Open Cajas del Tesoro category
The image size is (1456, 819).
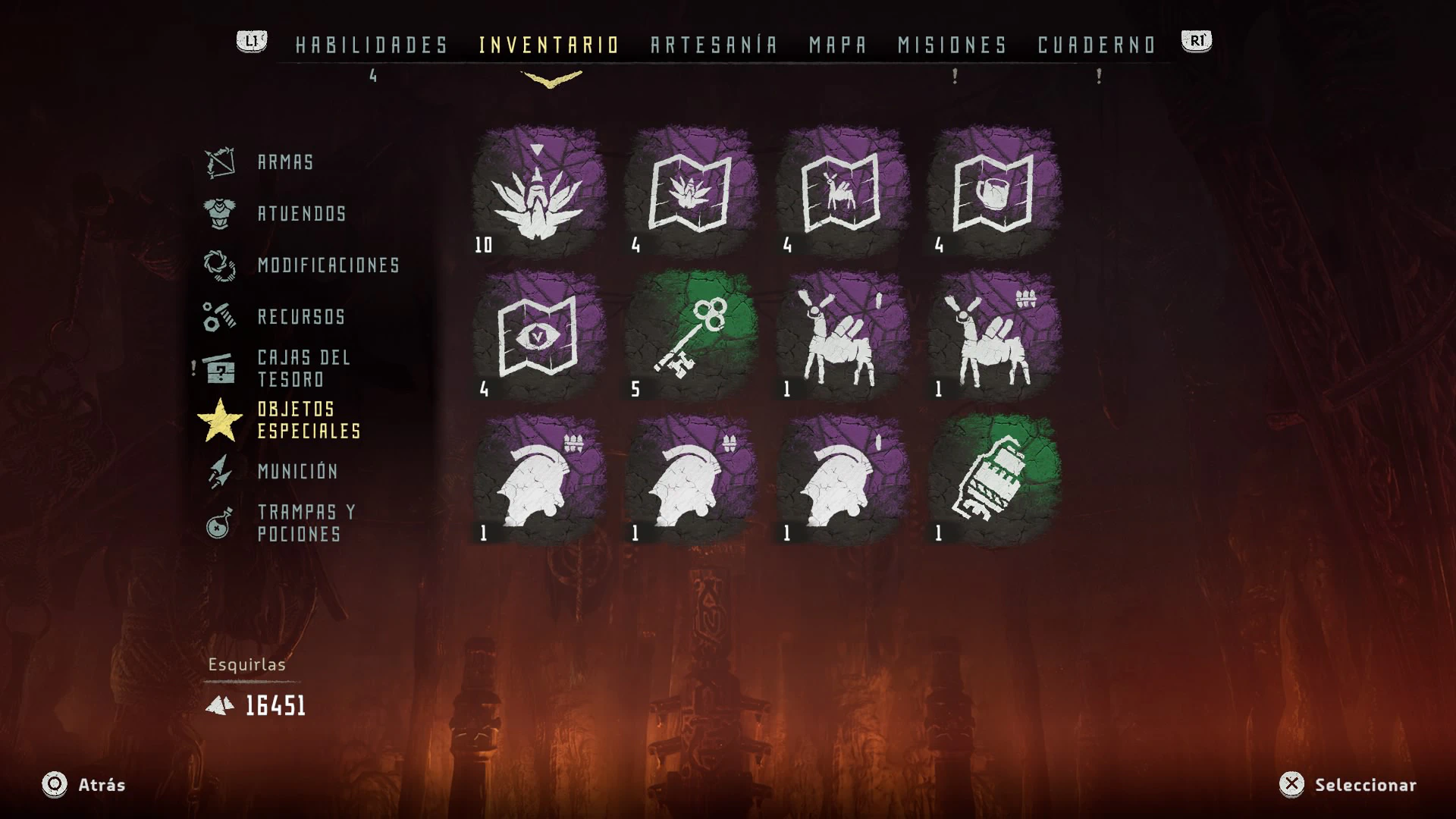pos(303,369)
